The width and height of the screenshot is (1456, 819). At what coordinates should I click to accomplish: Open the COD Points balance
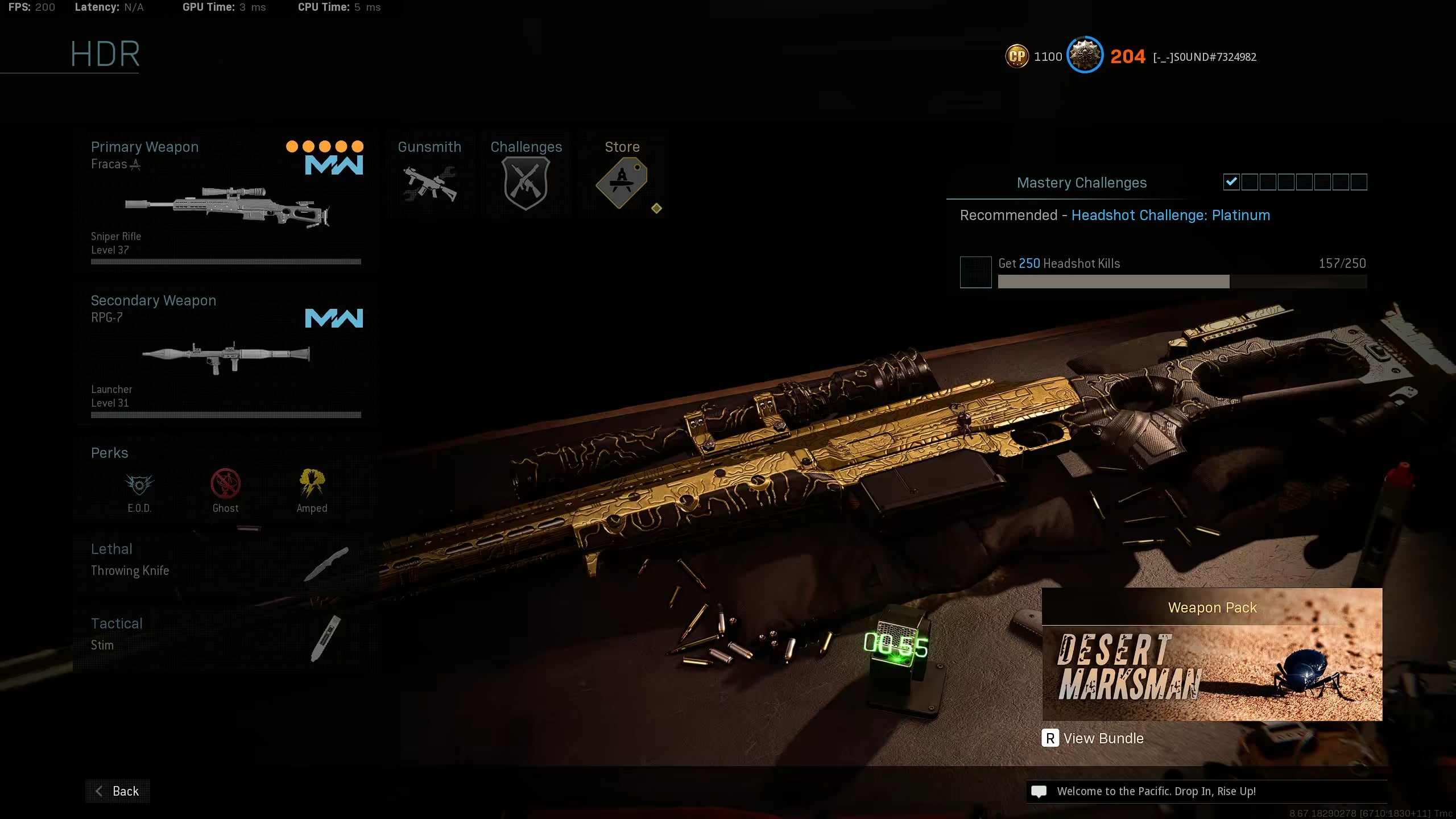click(1033, 56)
